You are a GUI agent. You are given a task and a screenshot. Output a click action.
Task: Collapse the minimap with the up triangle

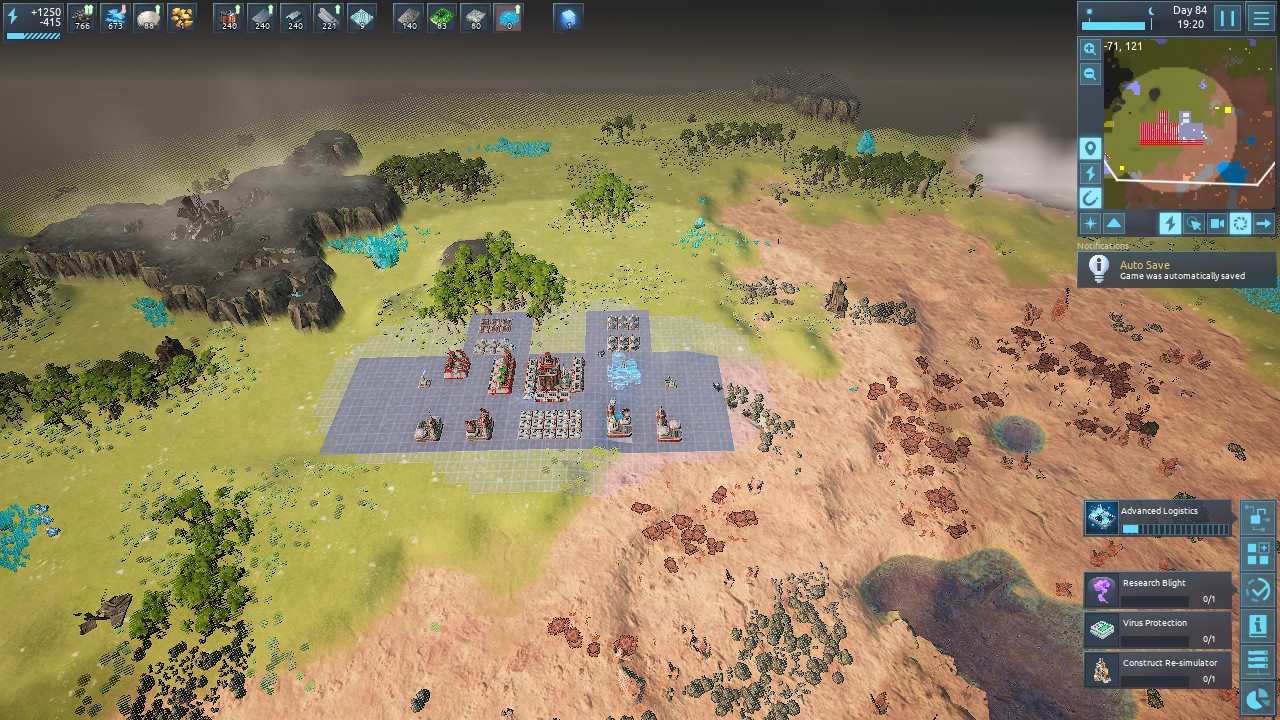(1114, 224)
